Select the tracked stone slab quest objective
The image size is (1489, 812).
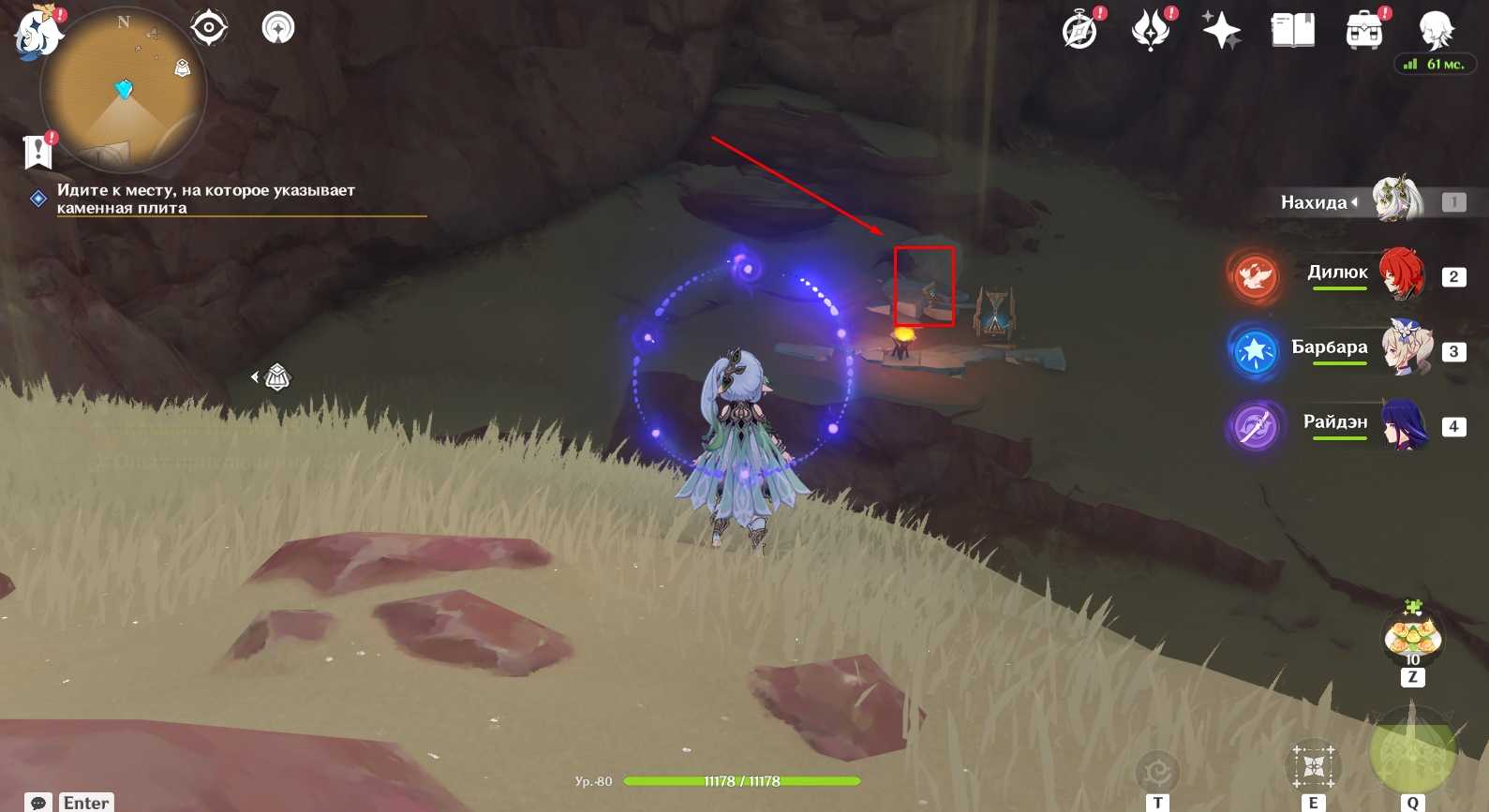[205, 199]
